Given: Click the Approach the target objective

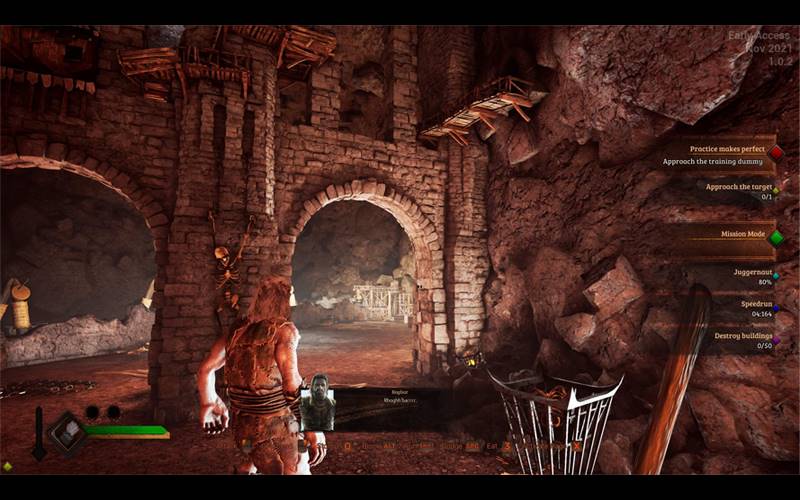Looking at the screenshot, I should point(739,187).
